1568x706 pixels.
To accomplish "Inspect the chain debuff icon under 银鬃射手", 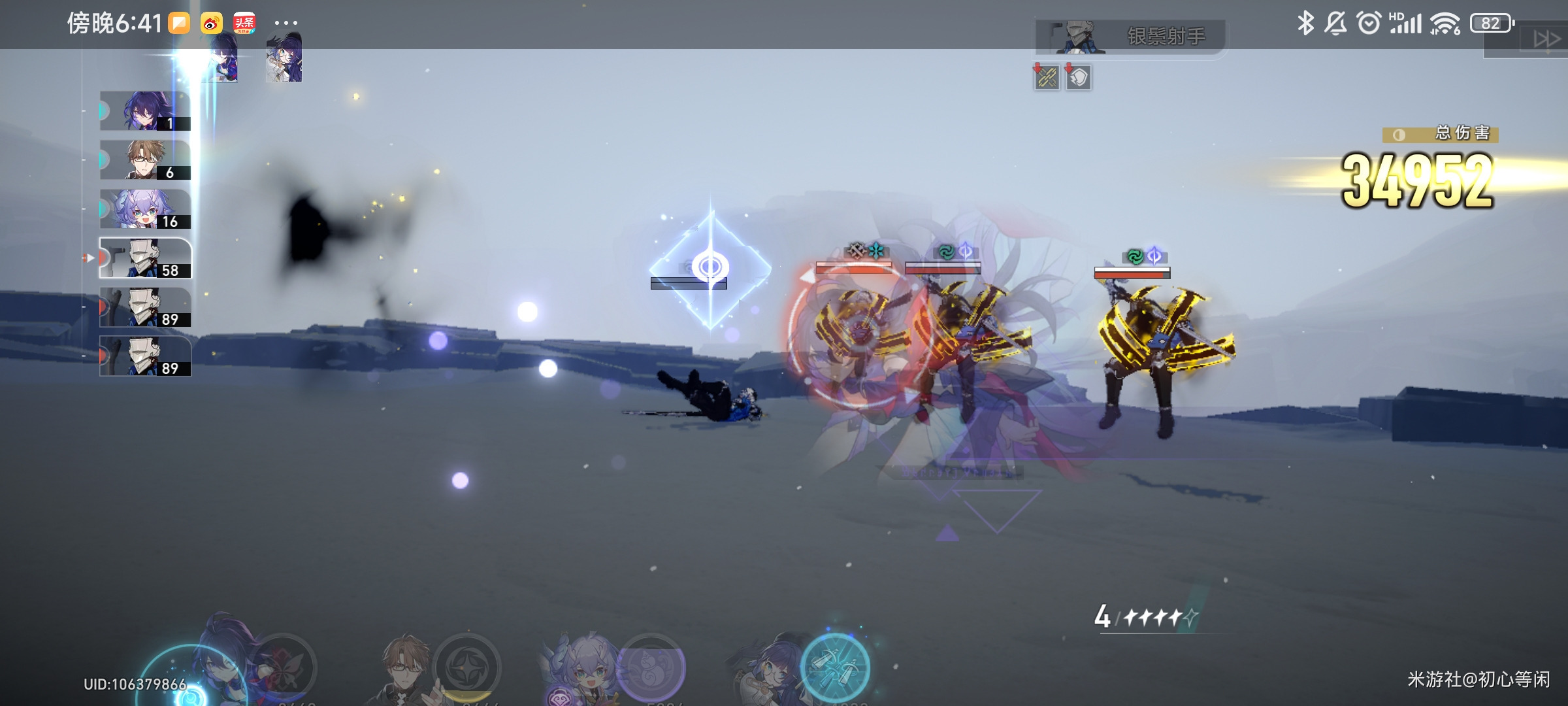I will [x=1047, y=78].
